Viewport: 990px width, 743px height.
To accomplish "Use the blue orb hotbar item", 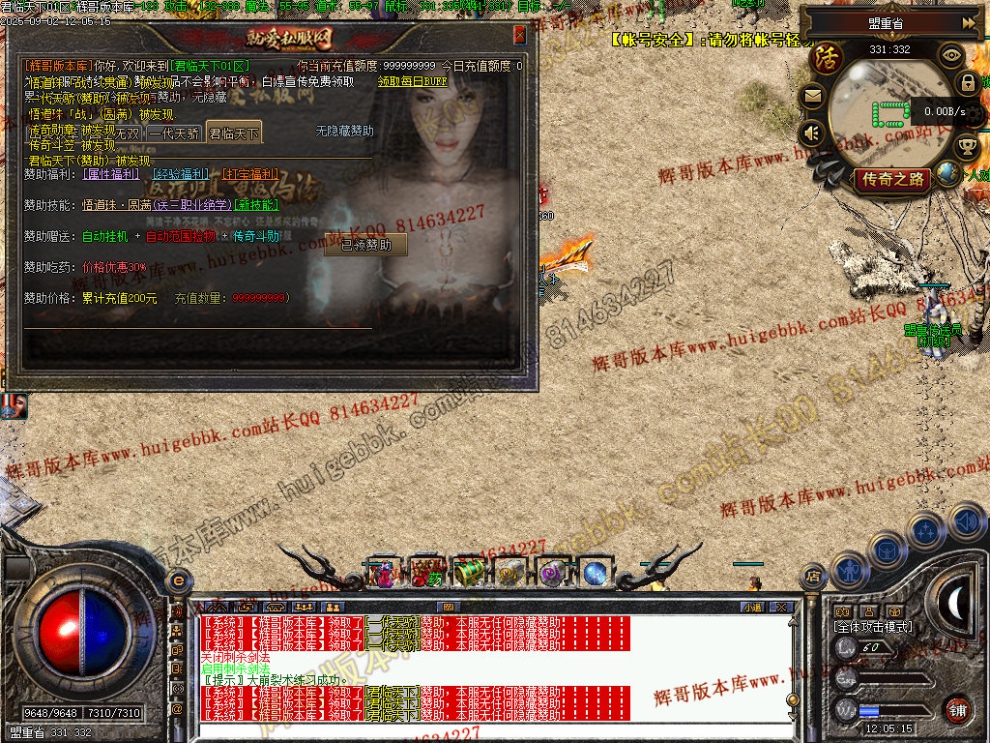I will 595,573.
